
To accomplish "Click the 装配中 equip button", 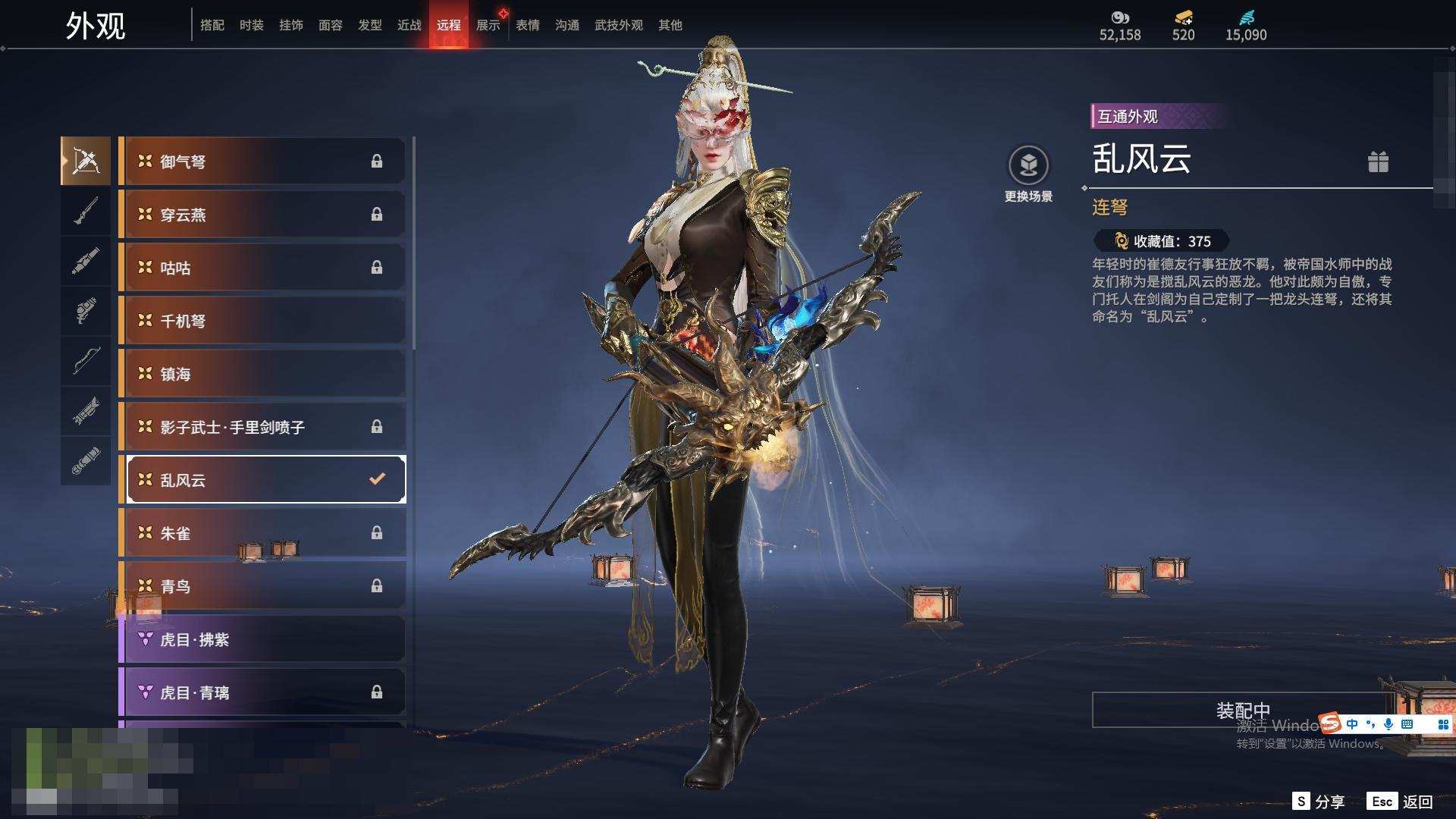I will click(1242, 710).
